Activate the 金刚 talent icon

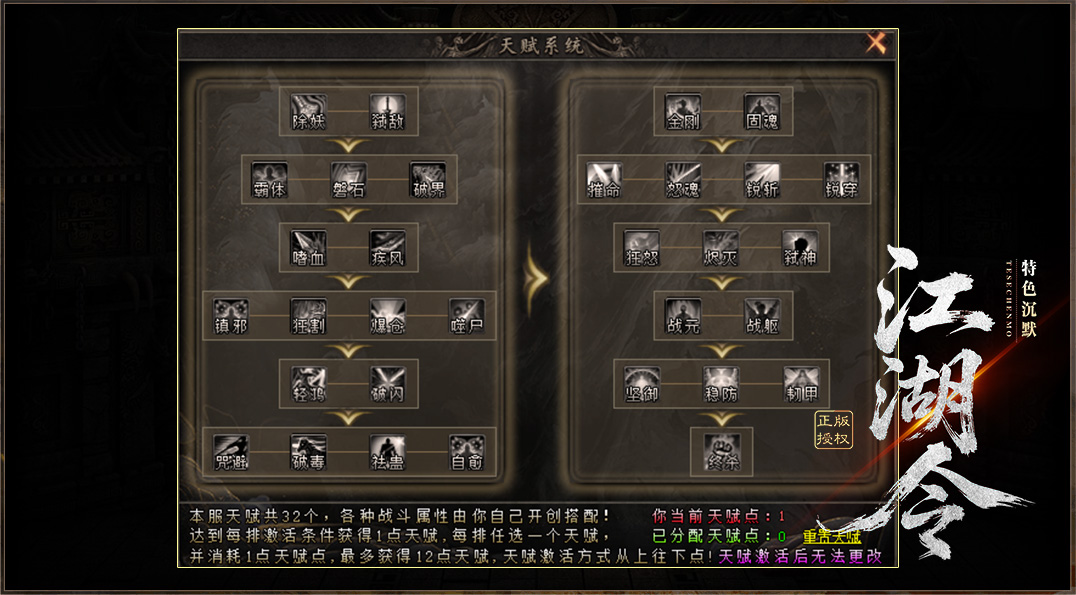pos(684,107)
